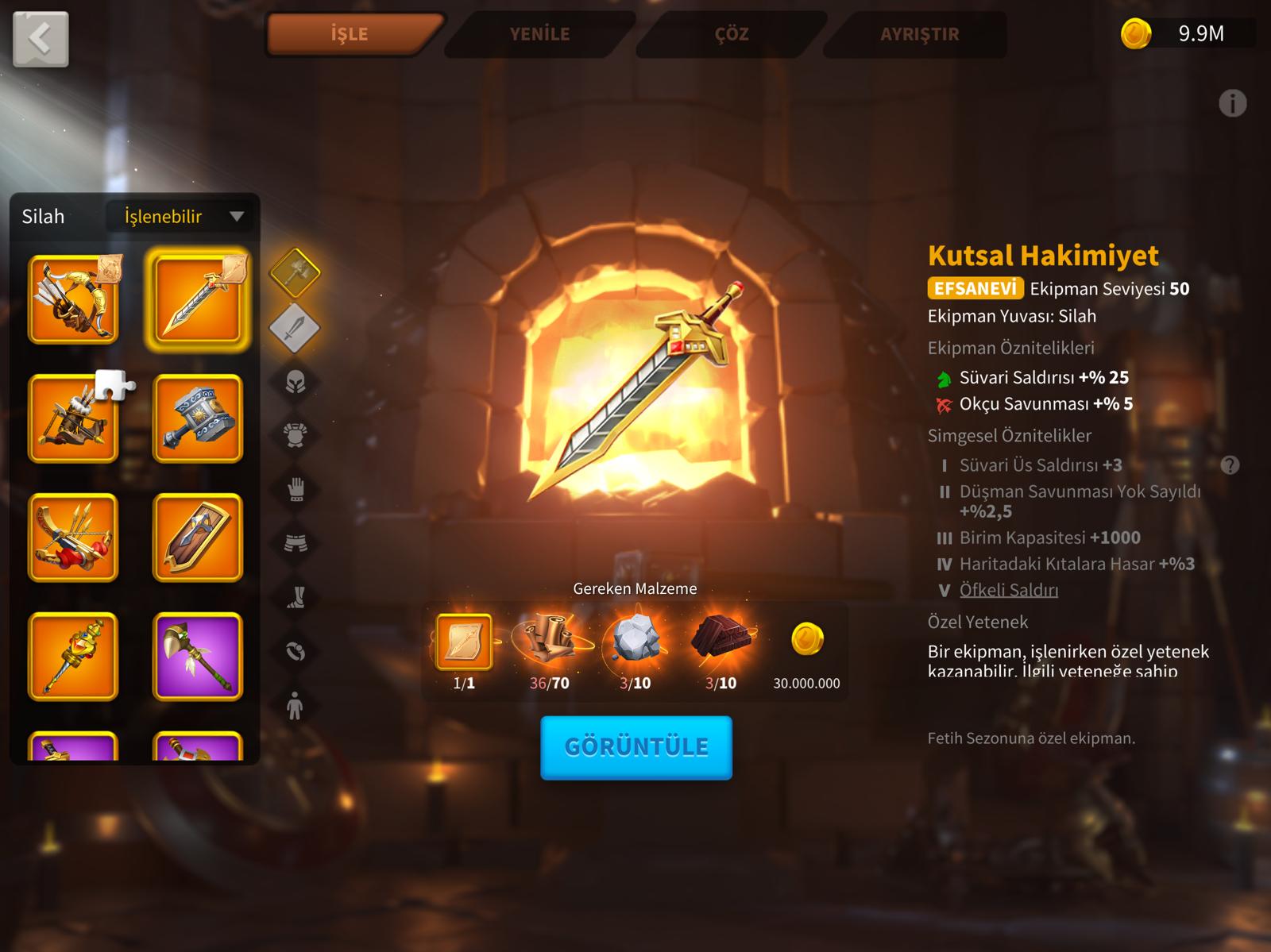This screenshot has height=952, width=1271.
Task: Show the forge info icon
Action: (1232, 103)
